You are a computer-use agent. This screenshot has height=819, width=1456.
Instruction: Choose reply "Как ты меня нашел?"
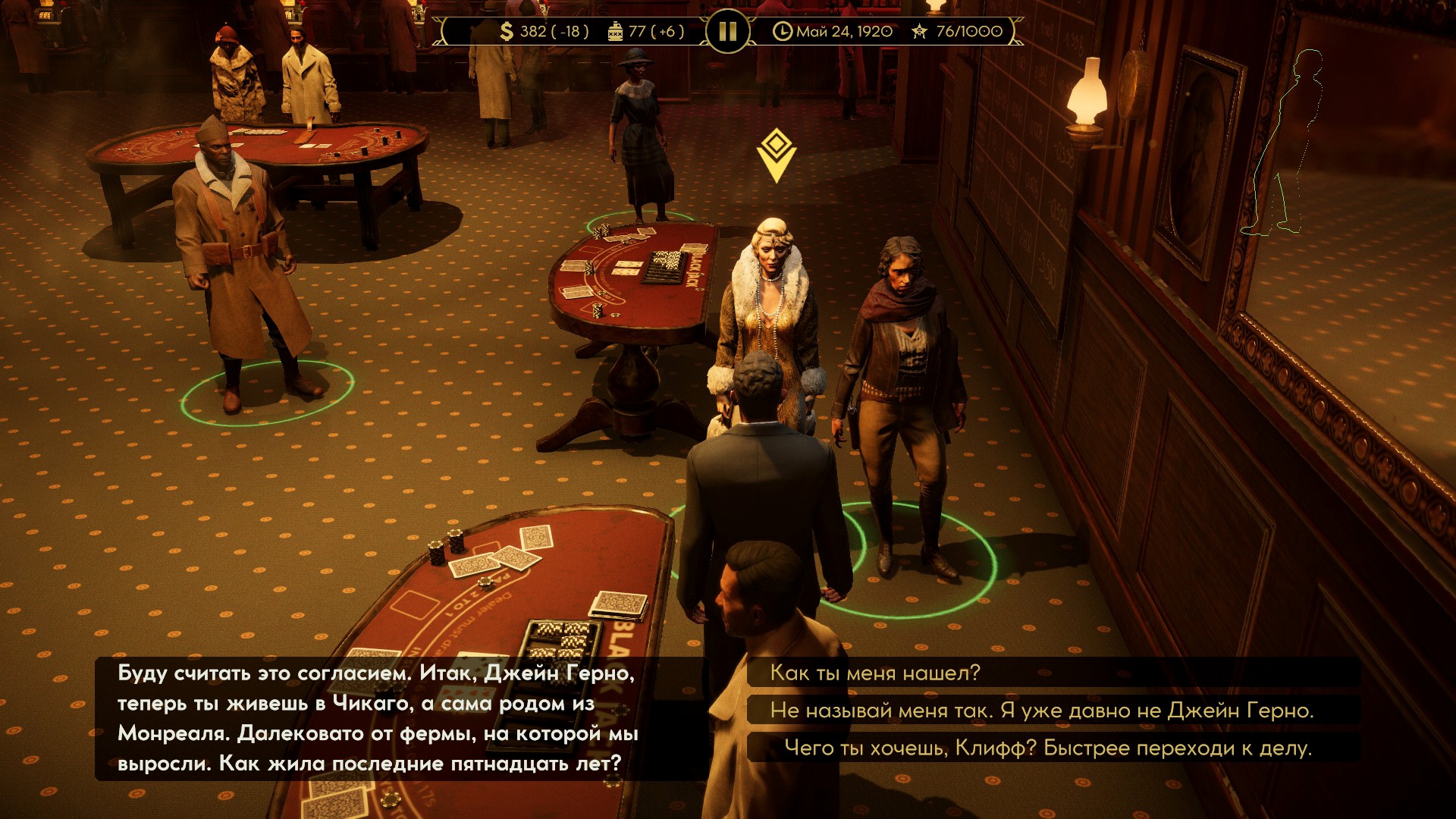click(875, 673)
